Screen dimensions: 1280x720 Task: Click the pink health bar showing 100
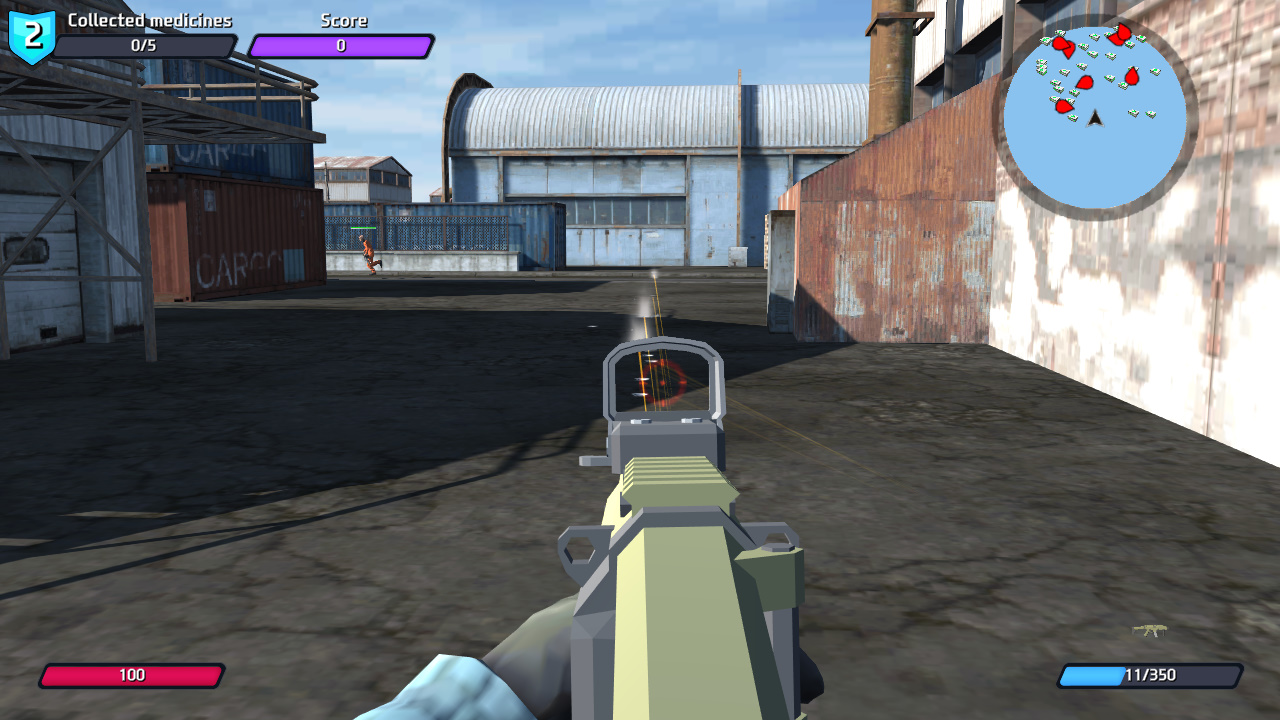[x=133, y=675]
